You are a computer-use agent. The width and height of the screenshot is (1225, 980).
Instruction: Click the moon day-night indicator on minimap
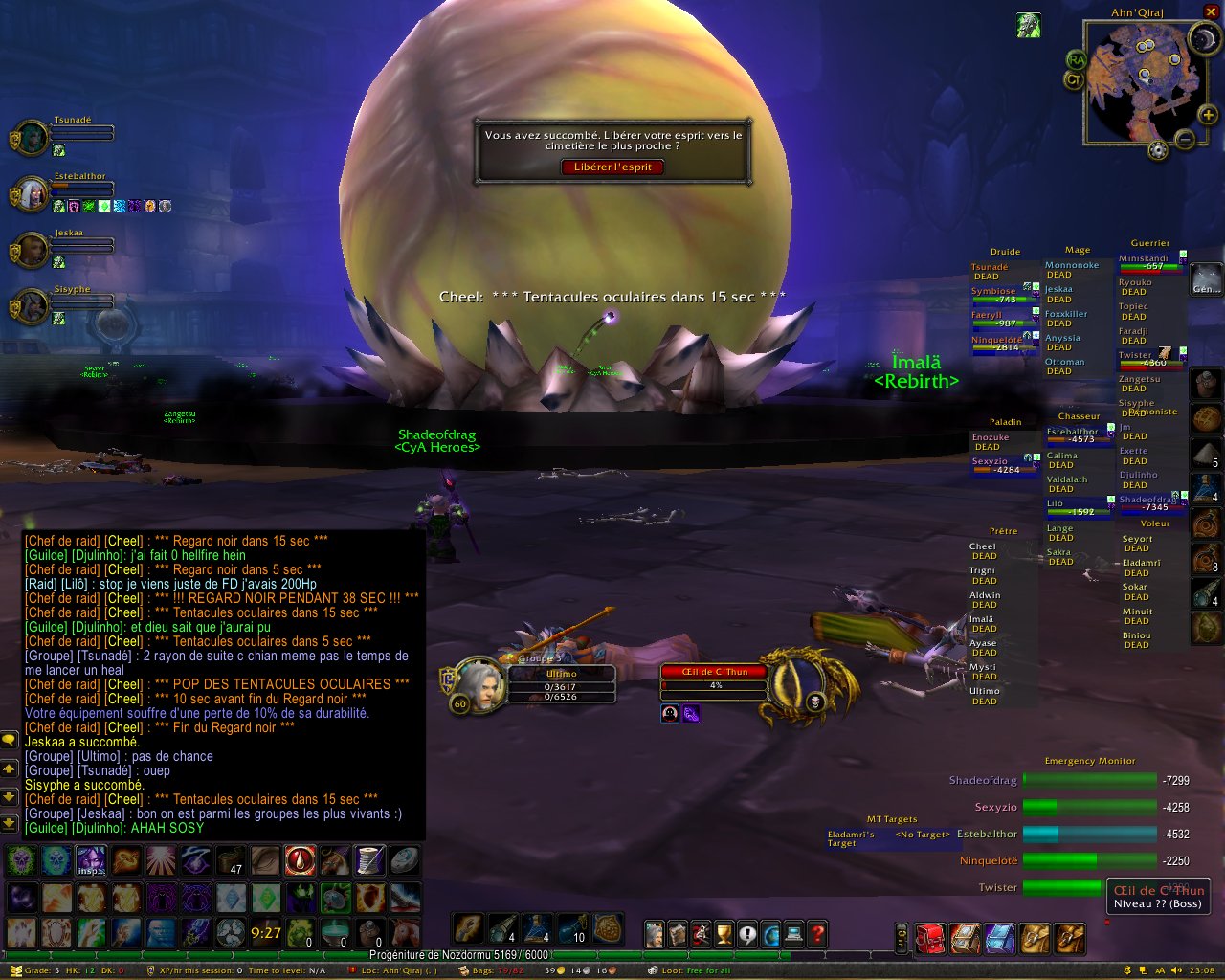[x=1204, y=38]
